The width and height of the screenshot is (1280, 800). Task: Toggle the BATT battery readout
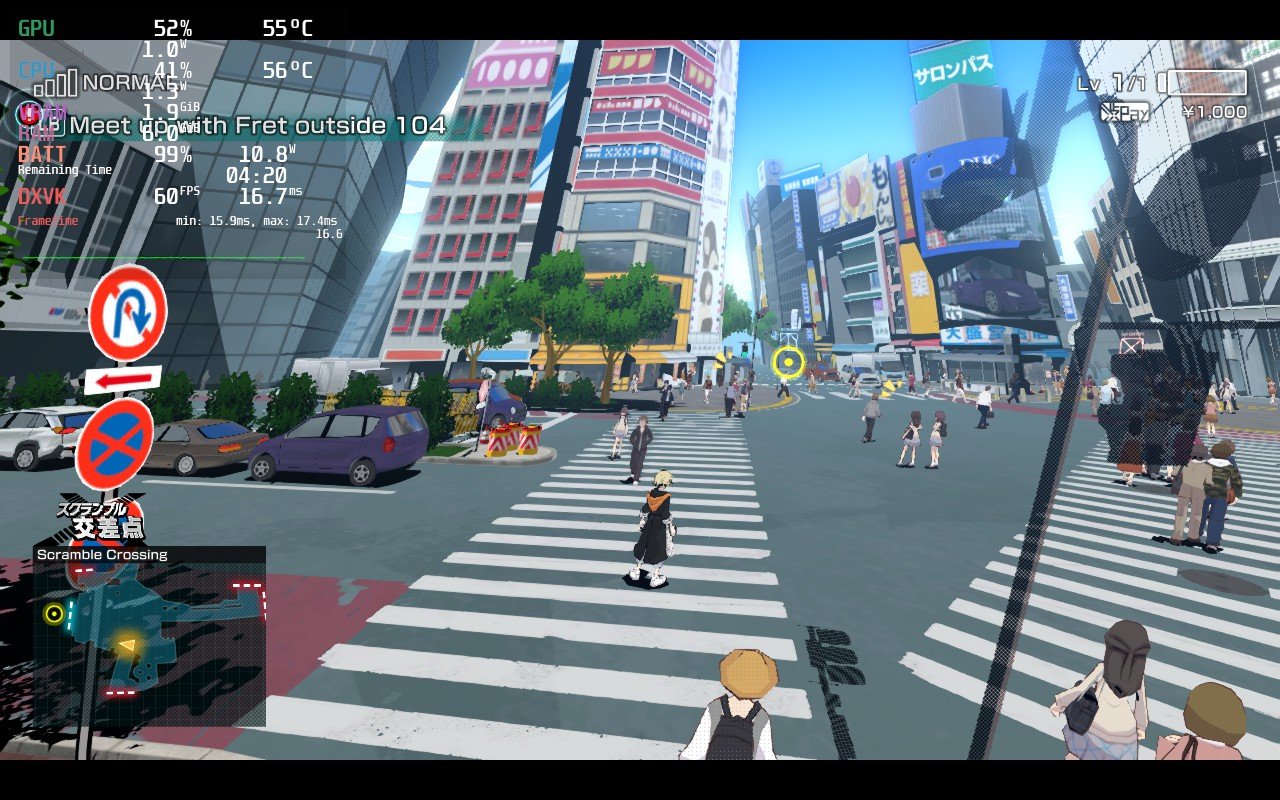[40, 155]
